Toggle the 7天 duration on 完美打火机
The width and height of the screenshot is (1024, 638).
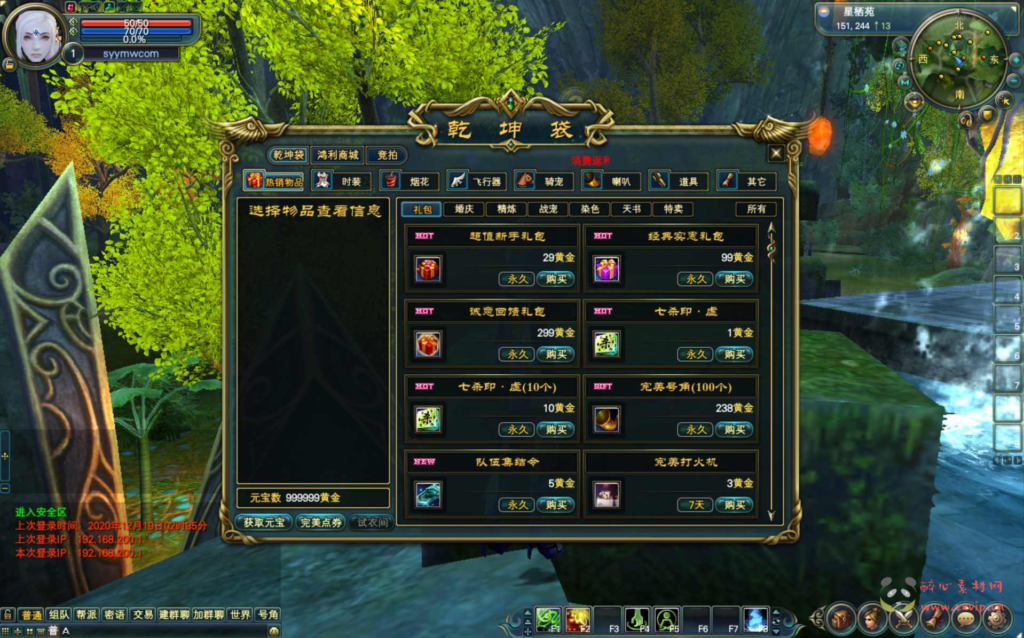click(x=695, y=505)
